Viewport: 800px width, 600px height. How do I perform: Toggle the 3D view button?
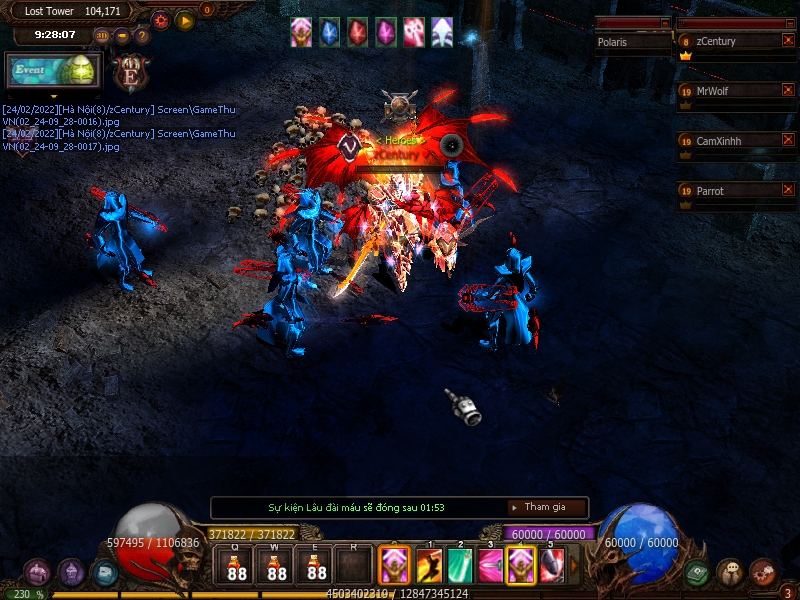tap(102, 36)
